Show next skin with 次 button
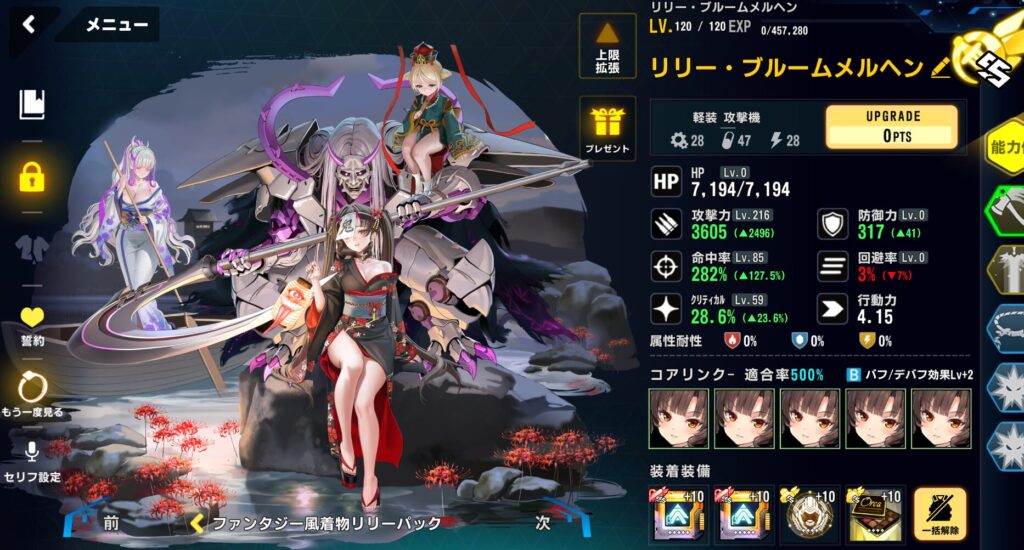Image resolution: width=1024 pixels, height=550 pixels. (x=543, y=522)
